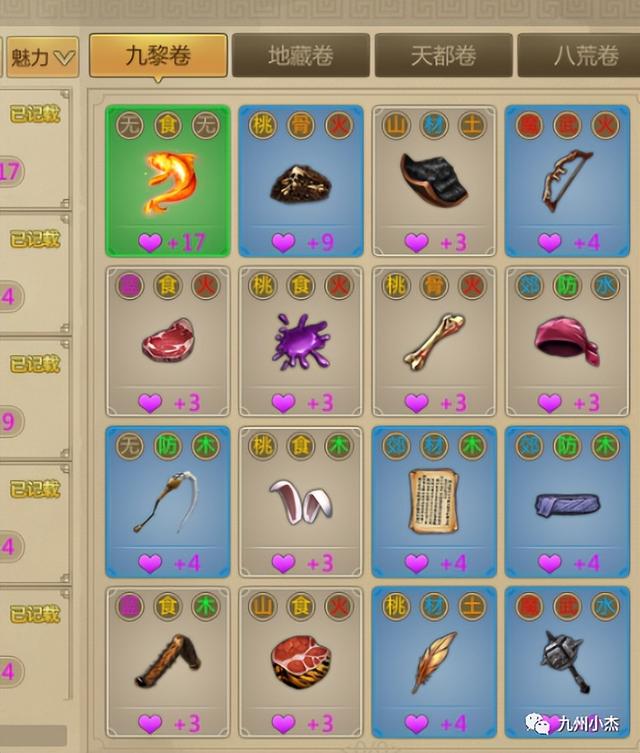This screenshot has height=753, width=640.
Task: Open the 地藏卷 tab
Action: 300,56
